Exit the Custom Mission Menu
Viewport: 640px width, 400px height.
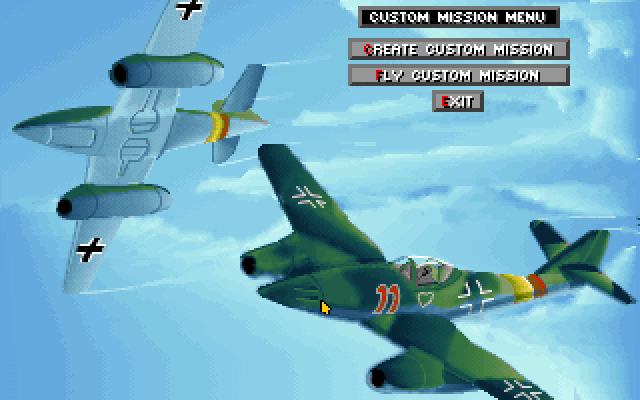(x=458, y=101)
